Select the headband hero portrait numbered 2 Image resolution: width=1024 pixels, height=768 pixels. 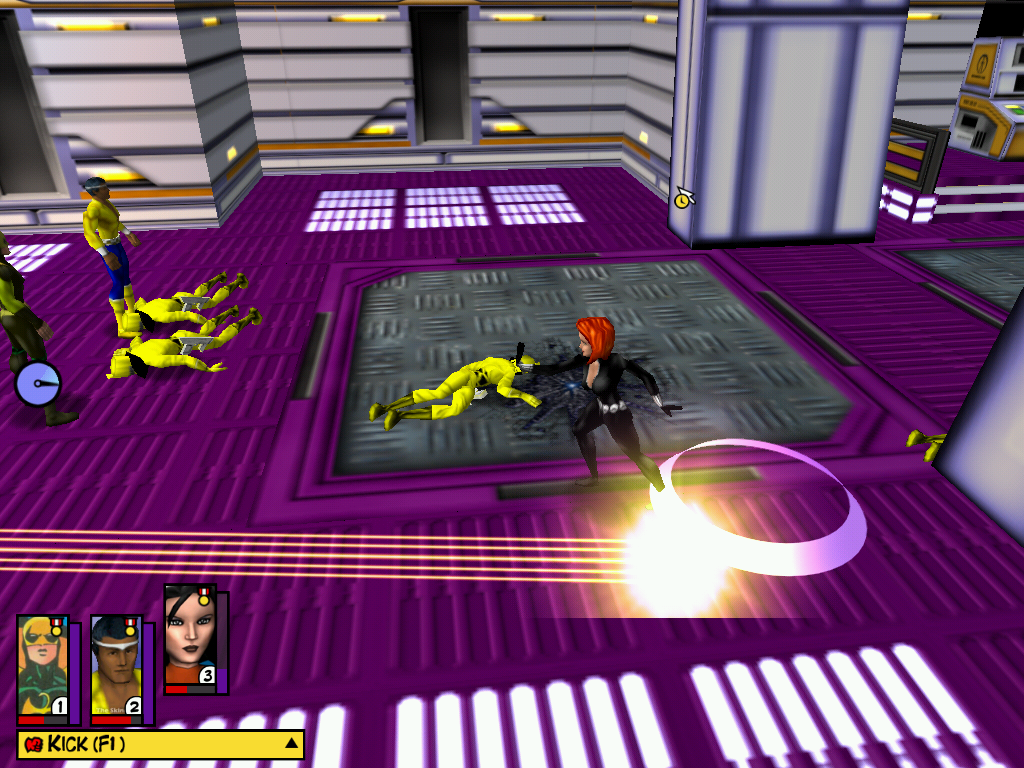click(117, 667)
